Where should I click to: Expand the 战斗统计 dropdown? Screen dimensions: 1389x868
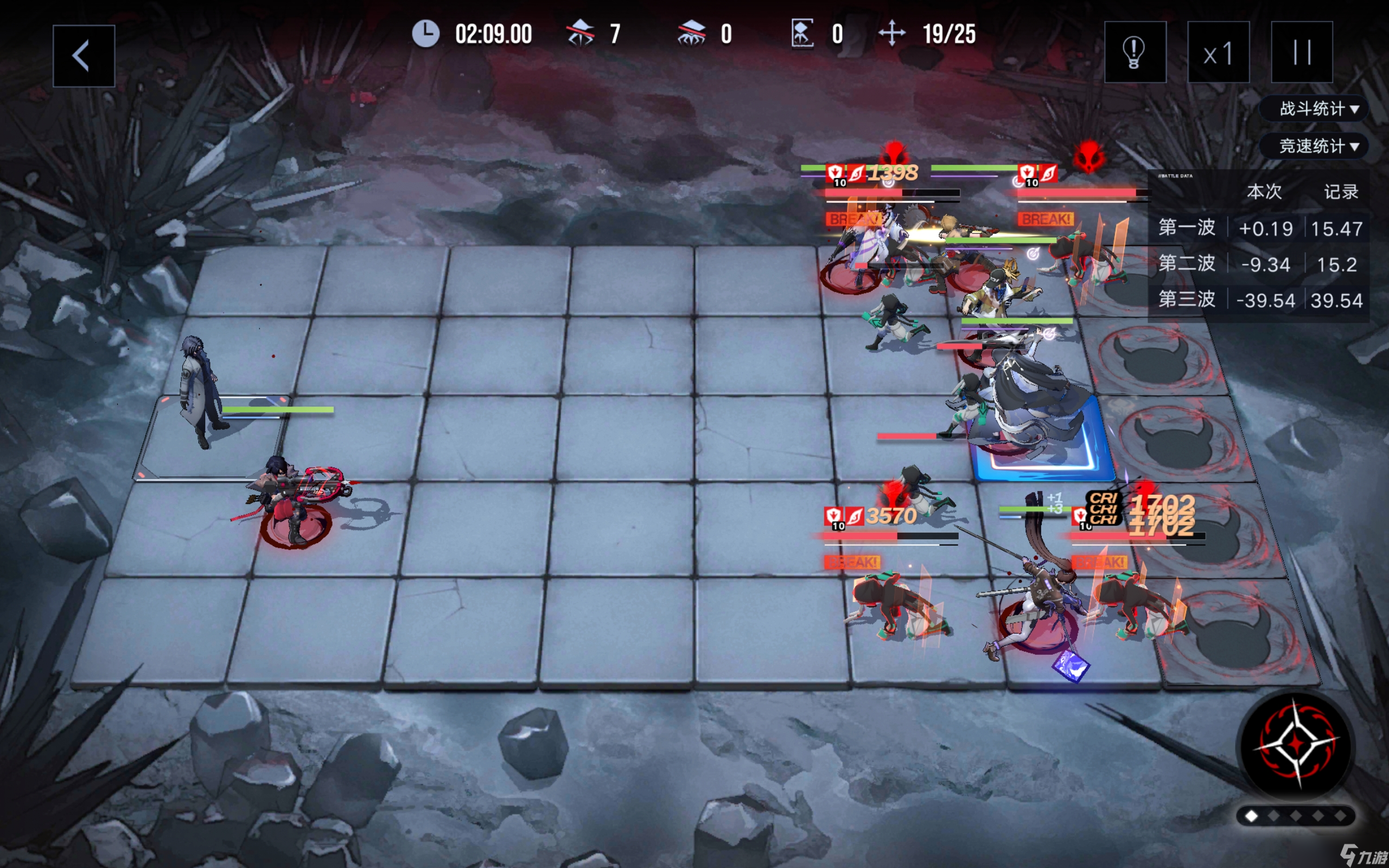1318,108
